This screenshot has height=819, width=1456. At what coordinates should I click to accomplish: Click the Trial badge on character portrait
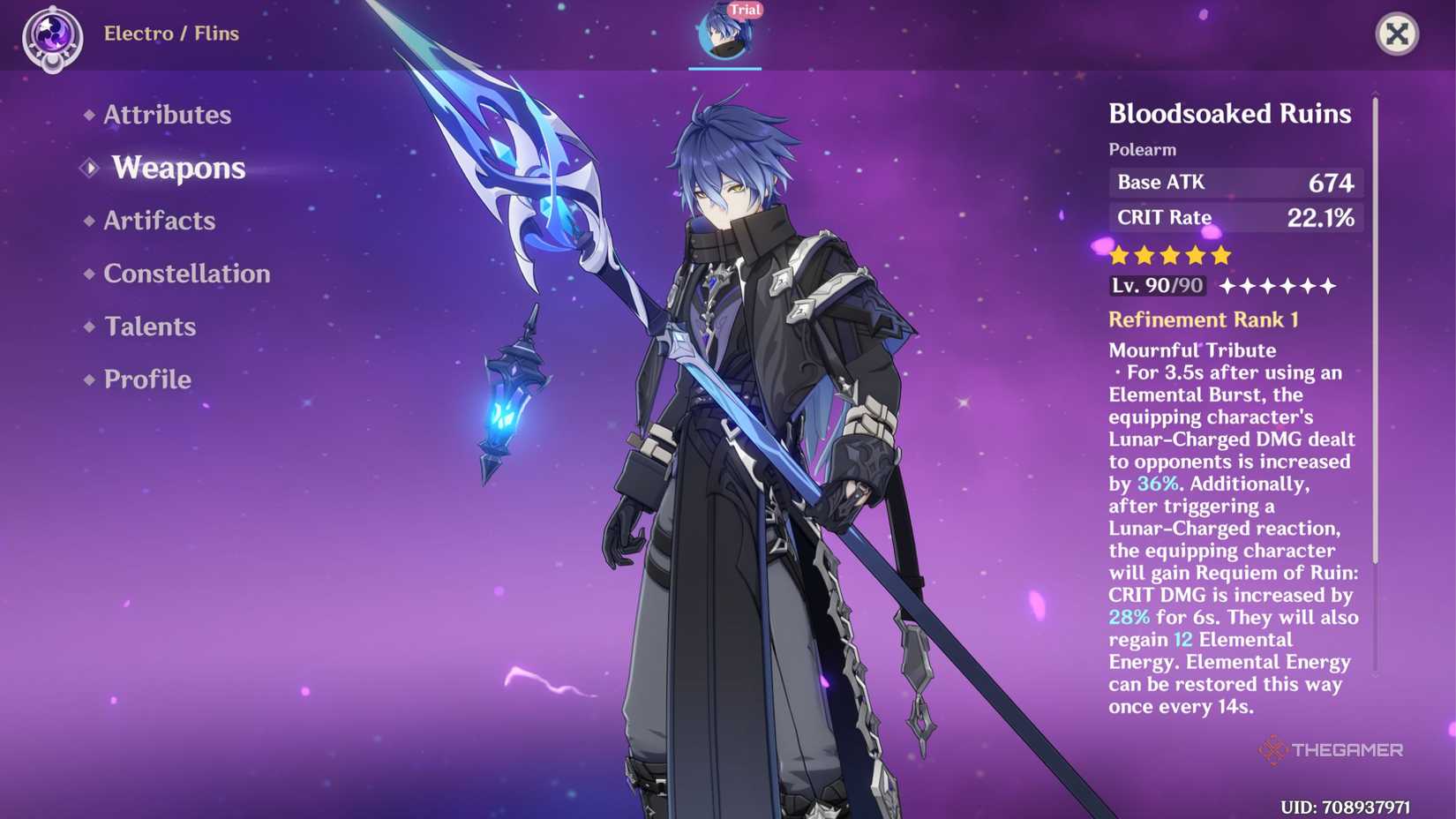744,11
